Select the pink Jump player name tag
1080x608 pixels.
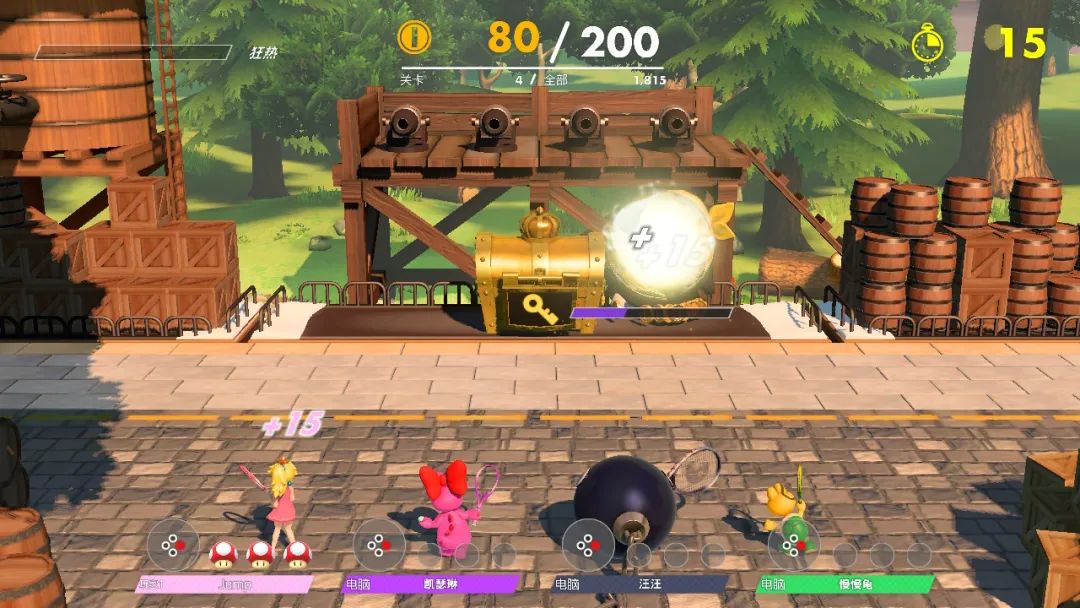(x=224, y=584)
